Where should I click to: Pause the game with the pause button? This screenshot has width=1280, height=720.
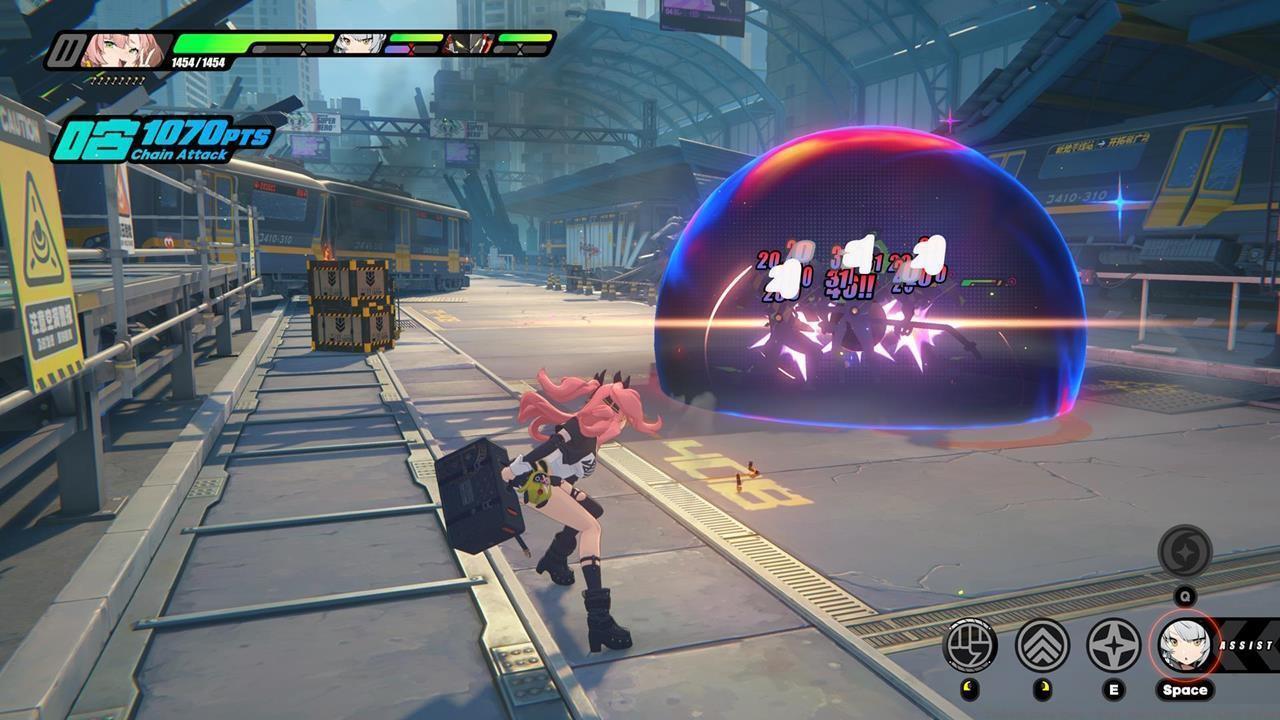coord(66,50)
